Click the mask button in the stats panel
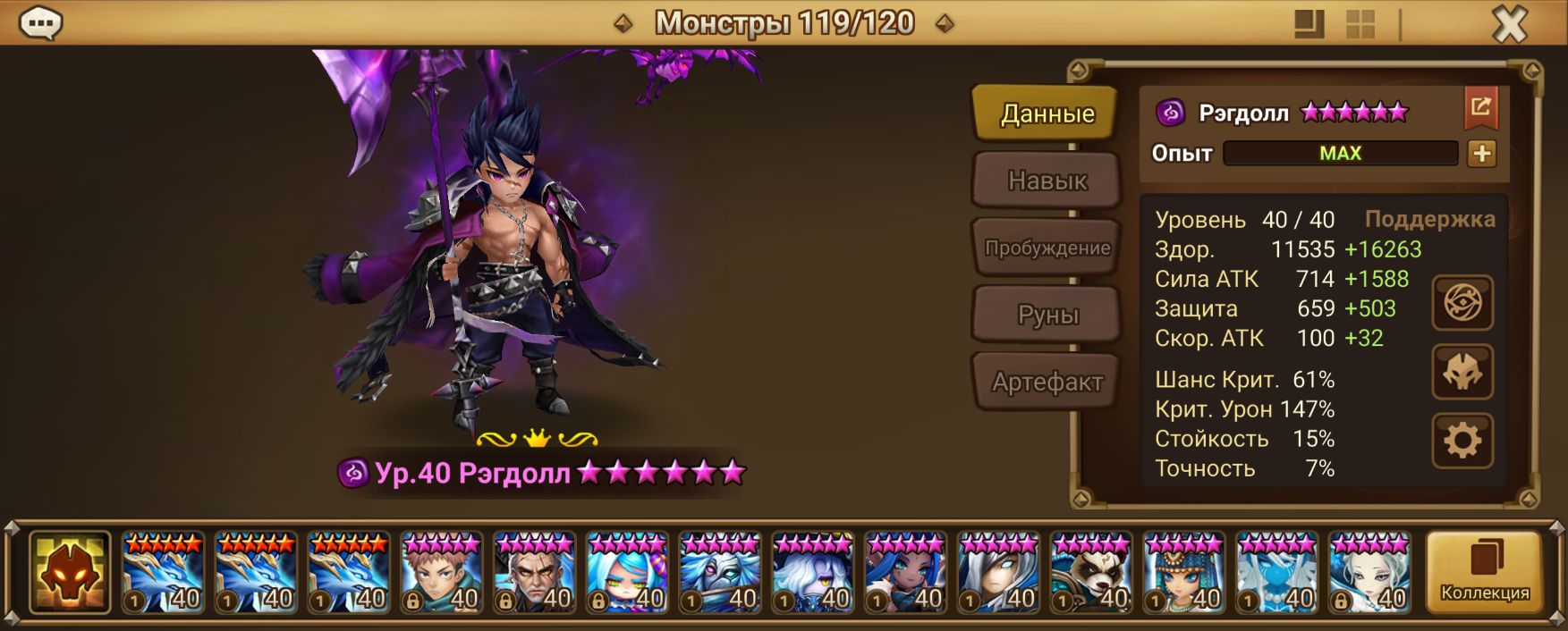 1462,372
